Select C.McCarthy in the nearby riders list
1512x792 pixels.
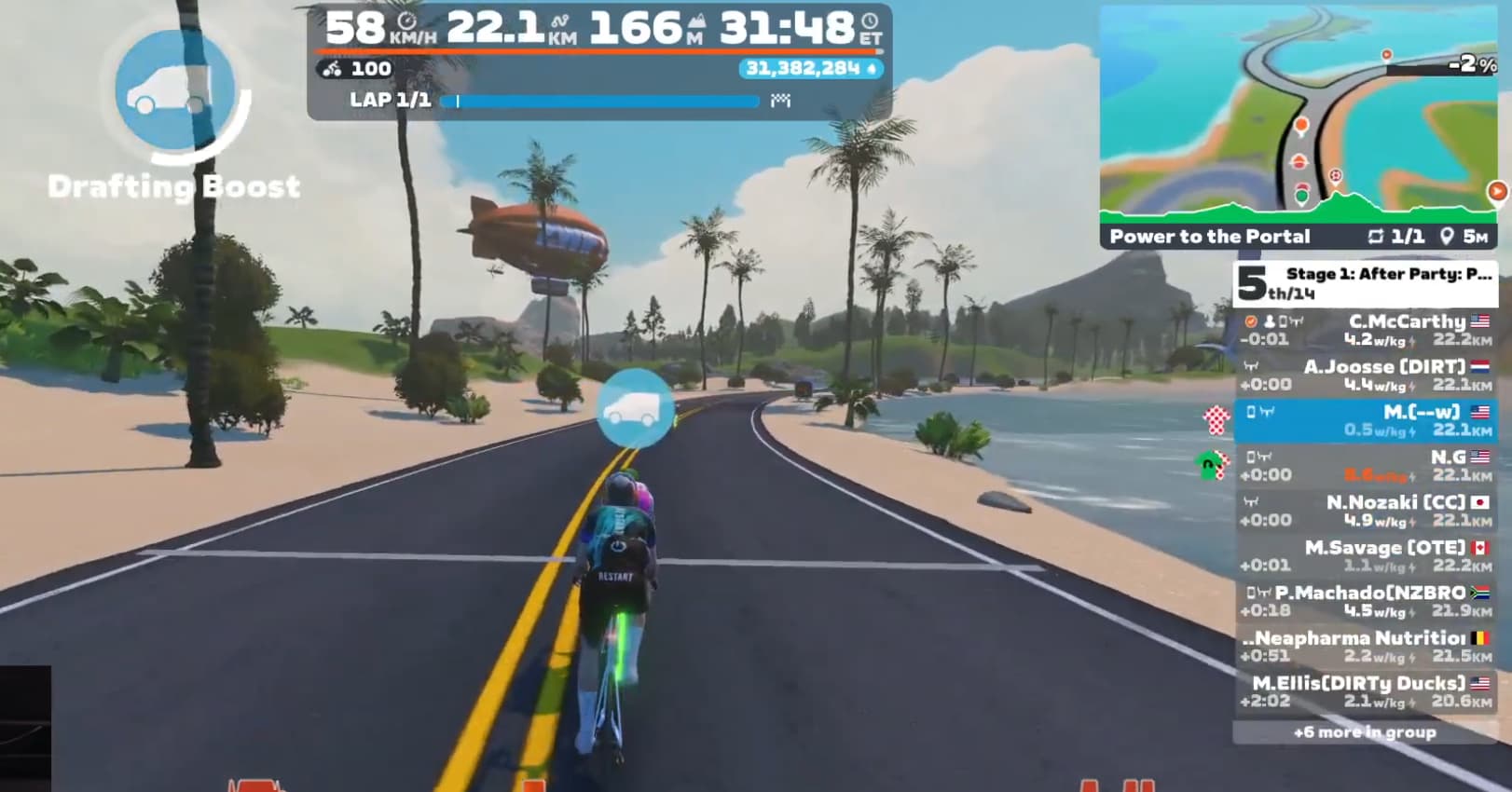(x=1367, y=331)
